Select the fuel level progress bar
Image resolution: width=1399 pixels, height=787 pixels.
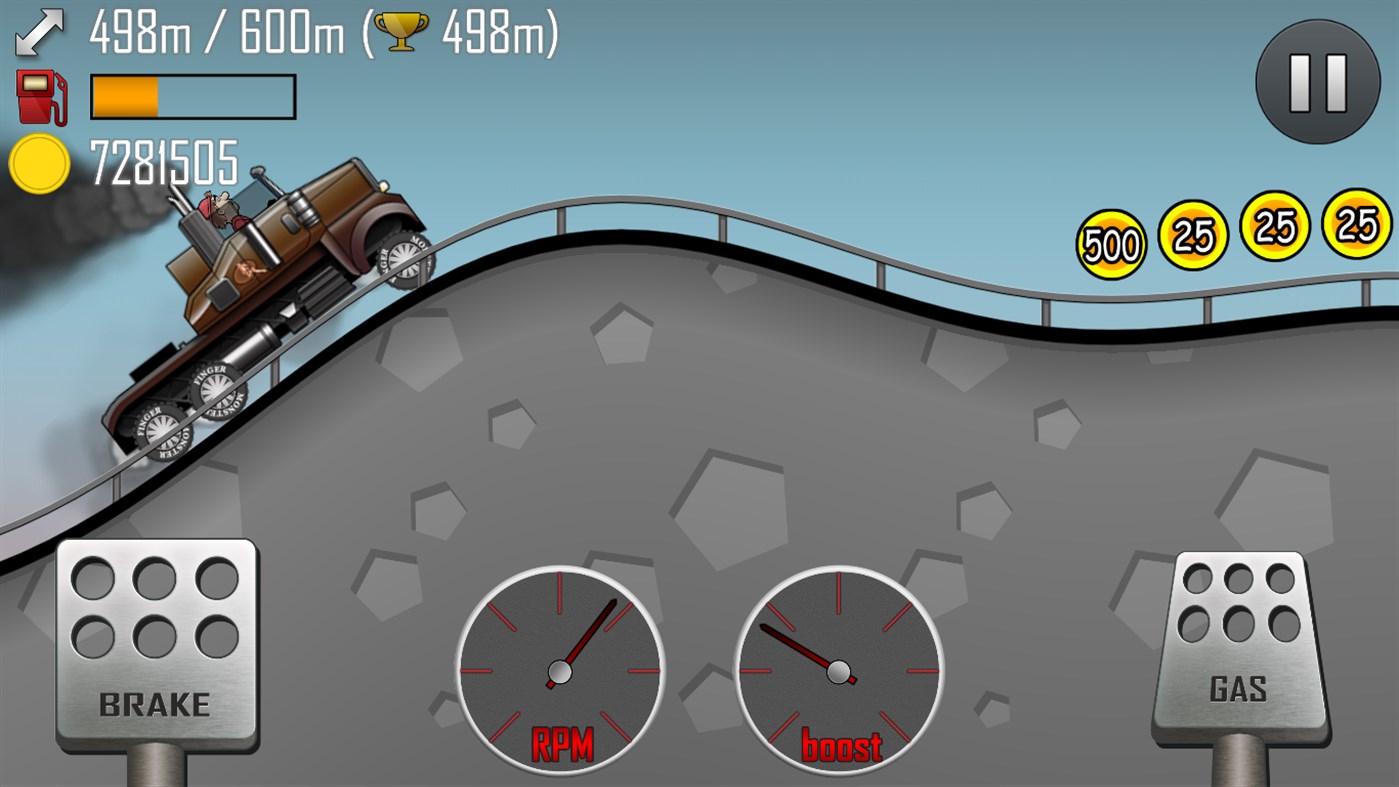click(x=192, y=96)
